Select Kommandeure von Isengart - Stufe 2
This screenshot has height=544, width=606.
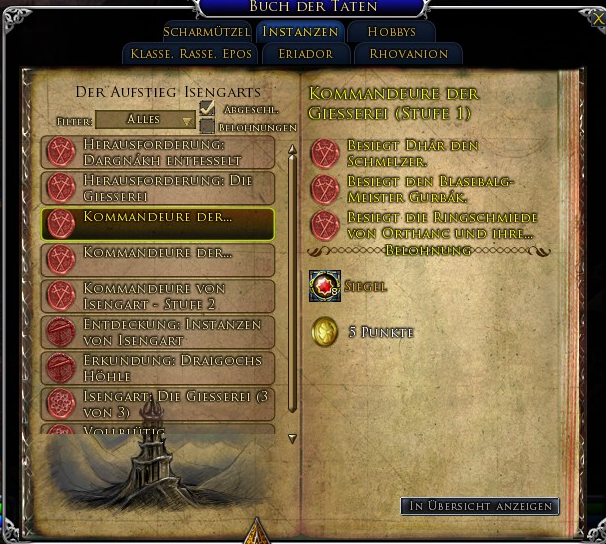(158, 295)
